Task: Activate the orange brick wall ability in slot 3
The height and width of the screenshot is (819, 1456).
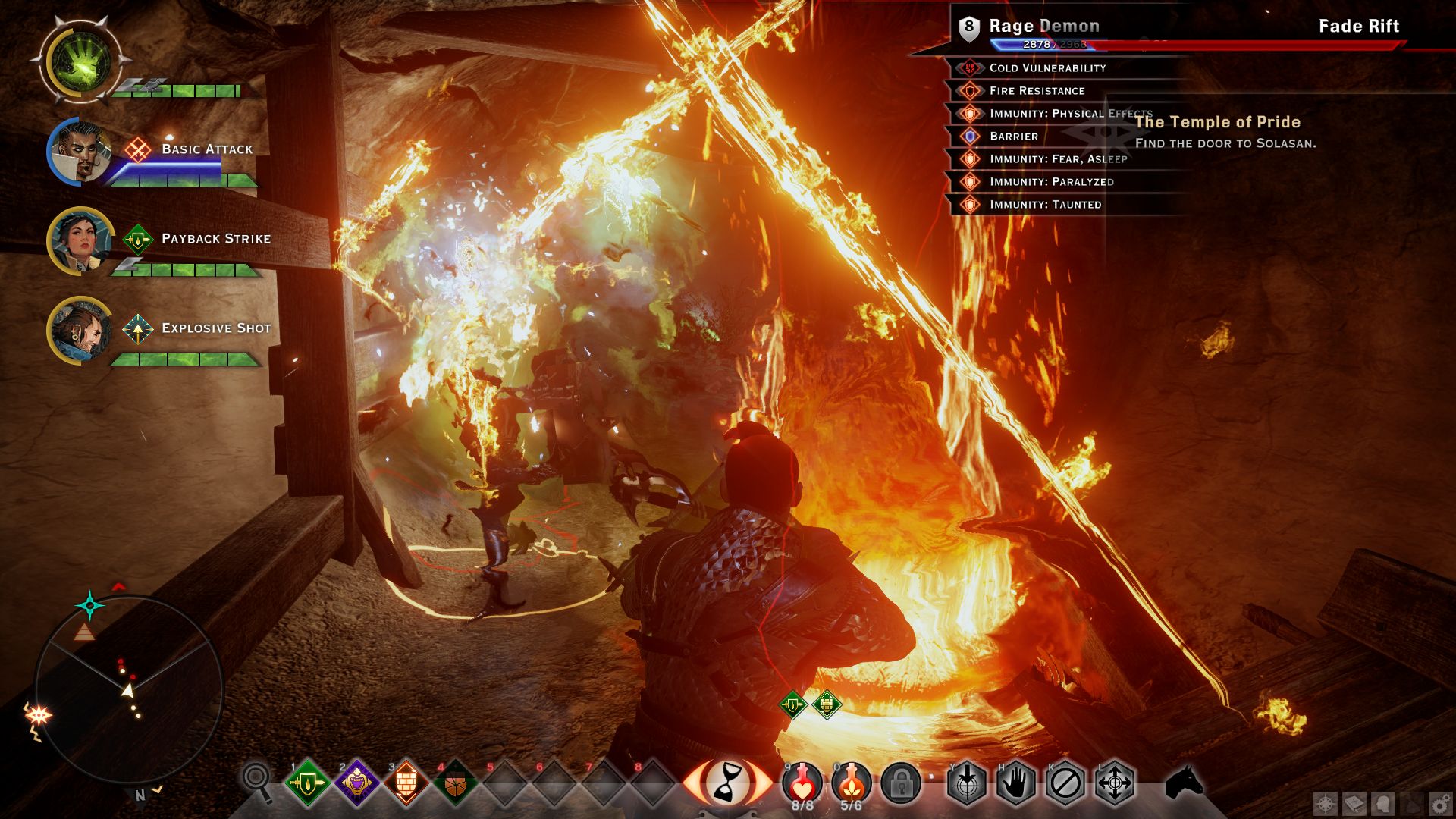Action: click(x=406, y=783)
